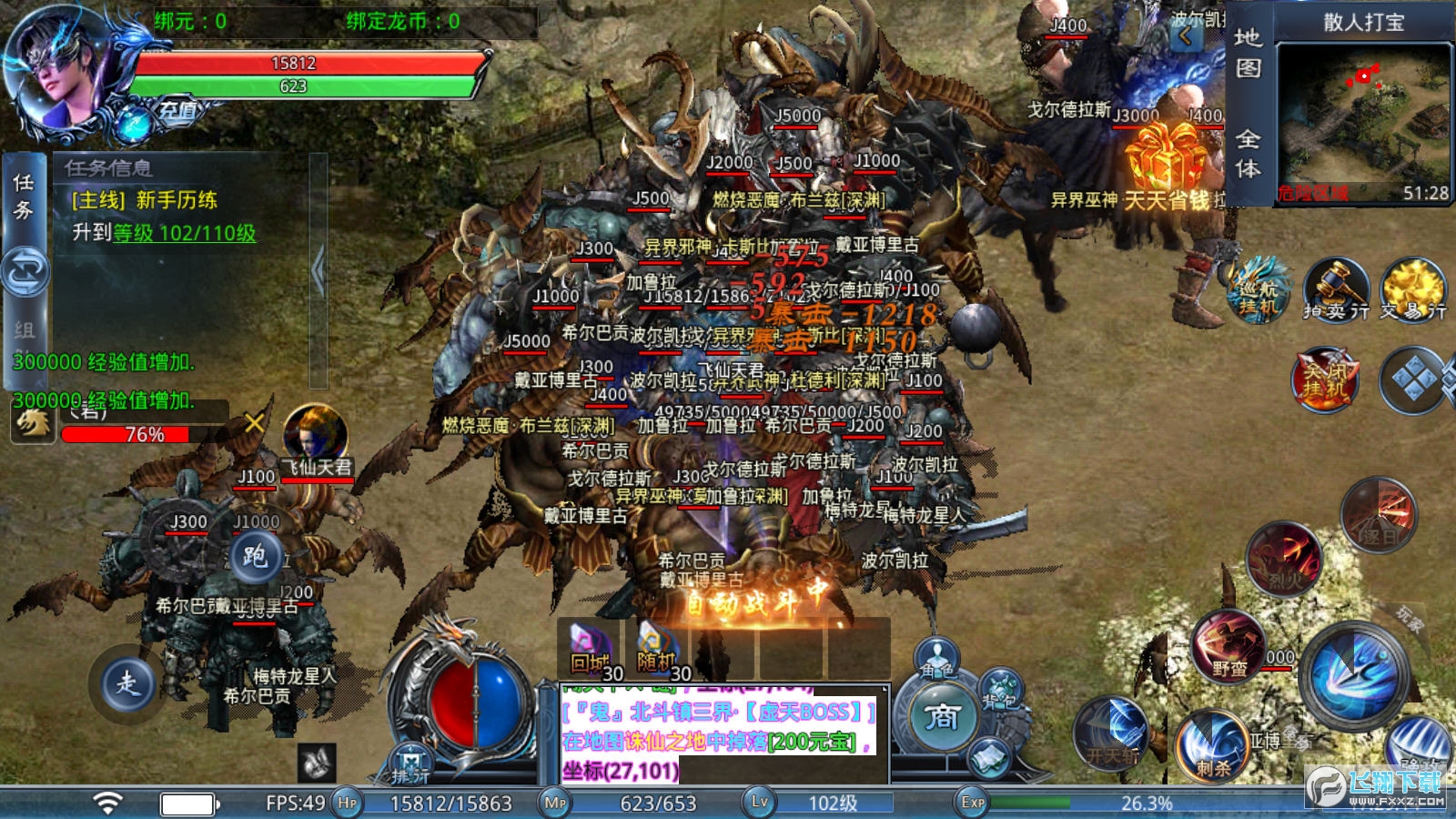Open the four-diamond menu button
This screenshot has width=1456, height=819.
pyautogui.click(x=1413, y=380)
